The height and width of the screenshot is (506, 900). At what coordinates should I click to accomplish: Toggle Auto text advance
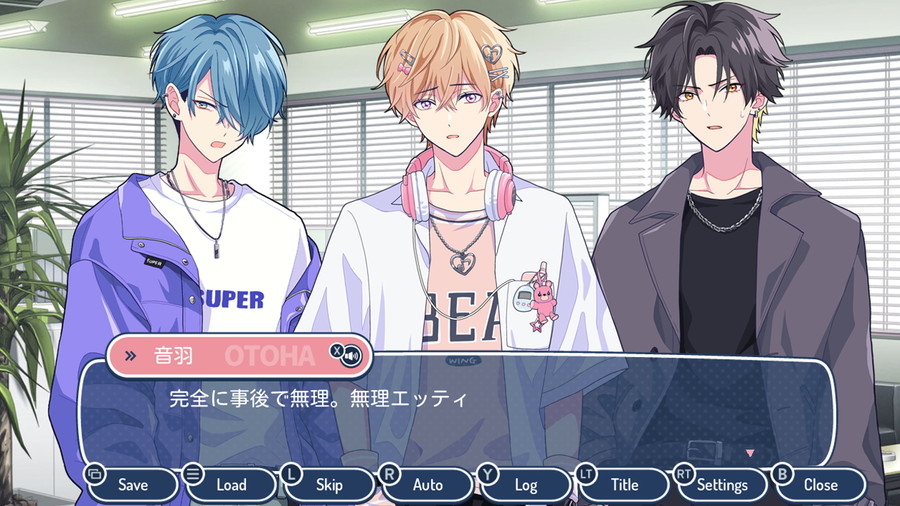click(x=427, y=485)
